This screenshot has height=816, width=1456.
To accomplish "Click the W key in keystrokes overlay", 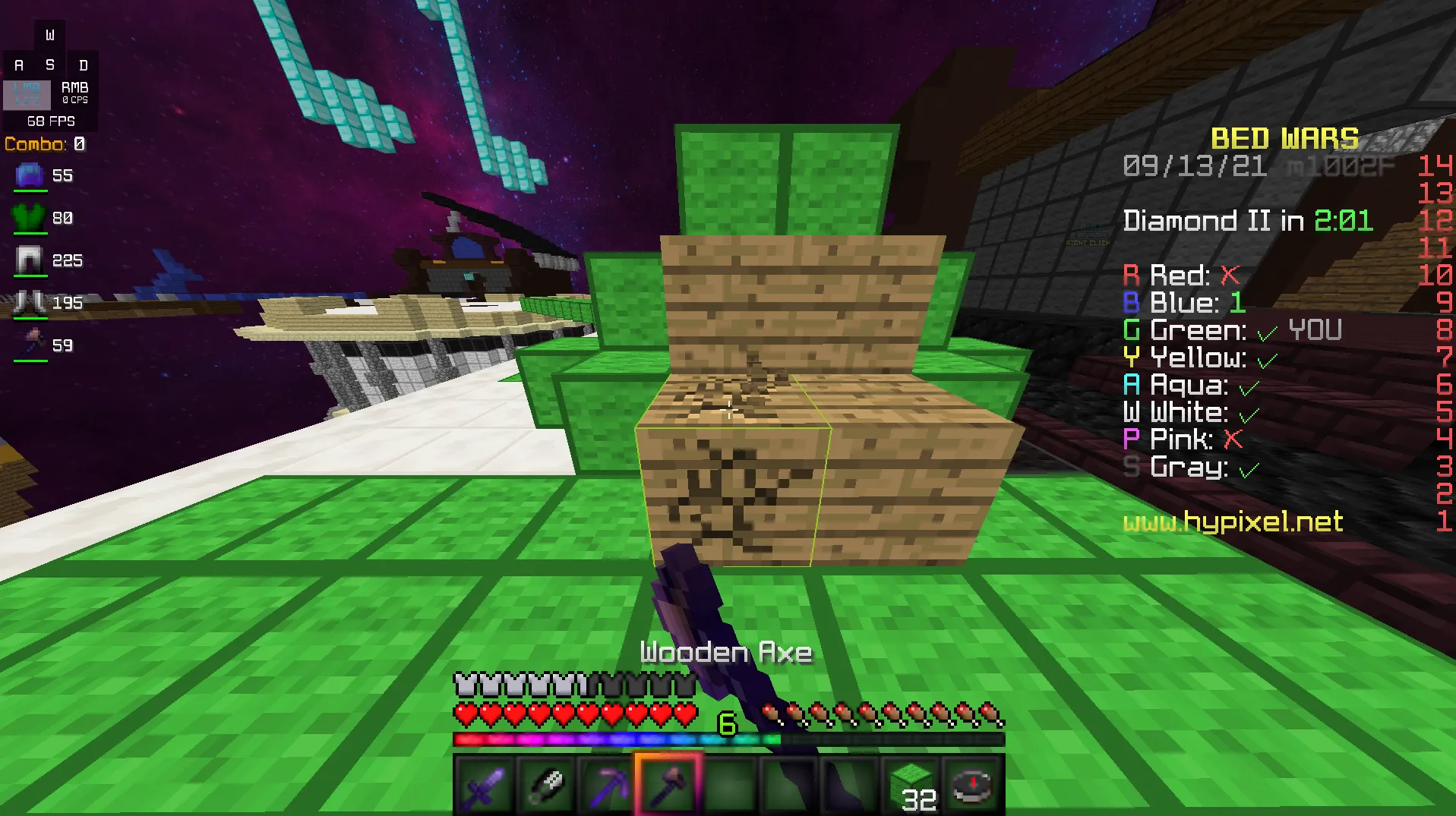I will (x=50, y=33).
